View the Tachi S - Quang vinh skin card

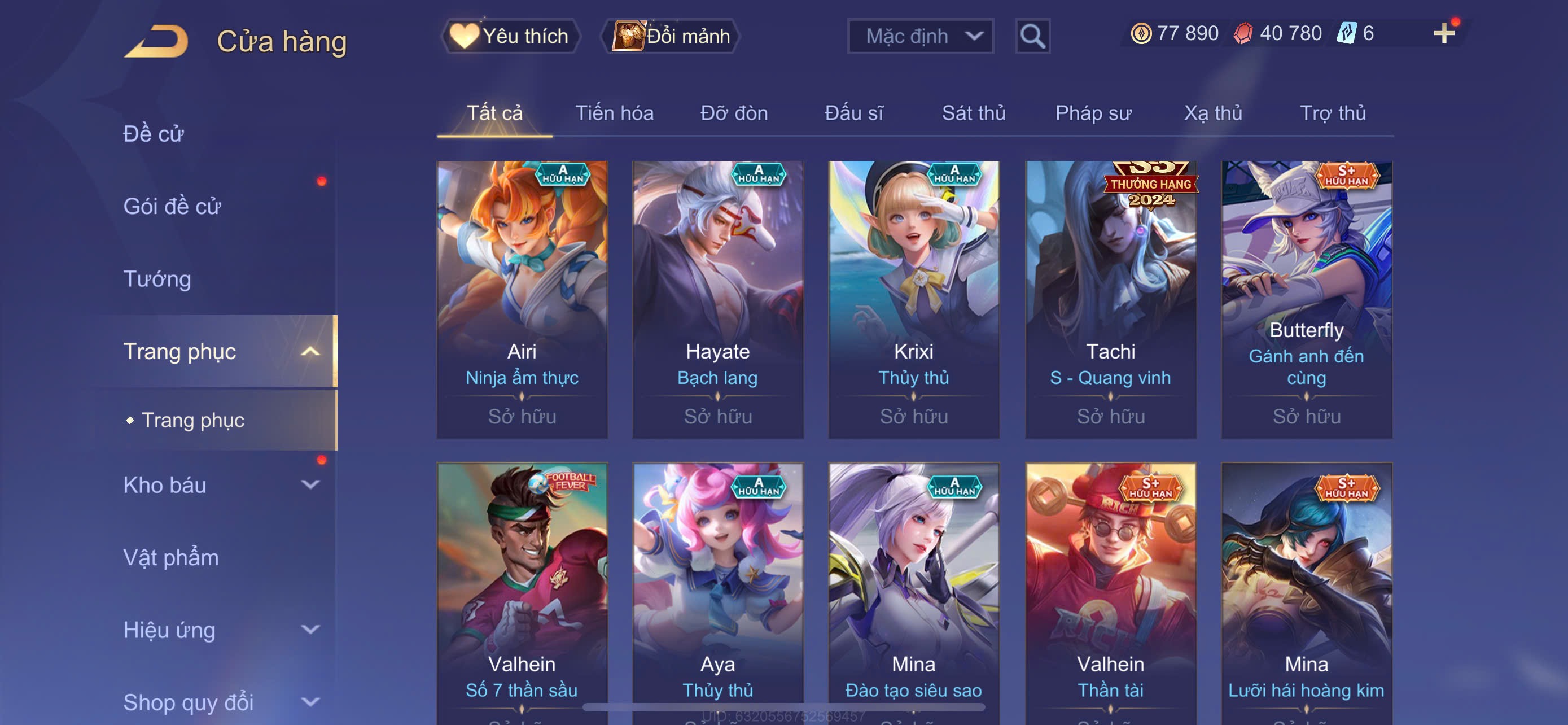point(1110,299)
